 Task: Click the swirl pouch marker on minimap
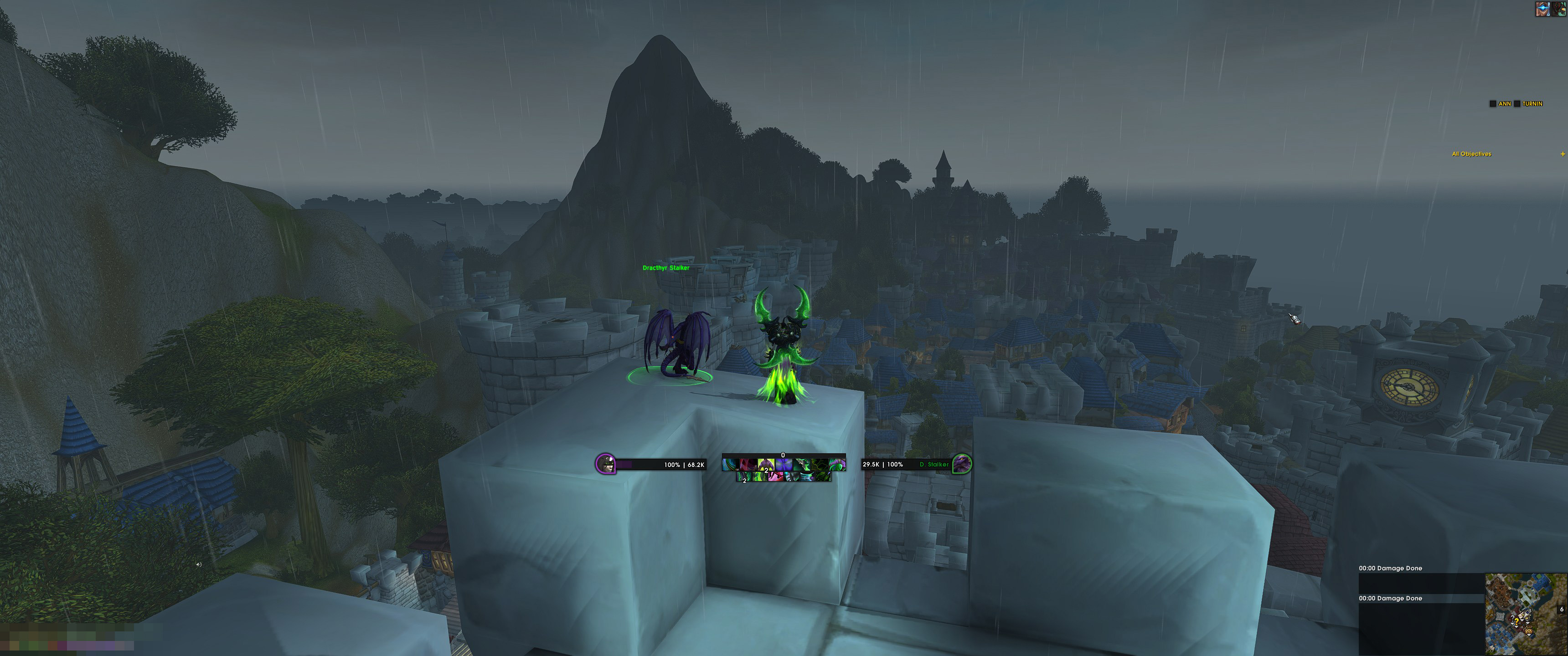1529,632
